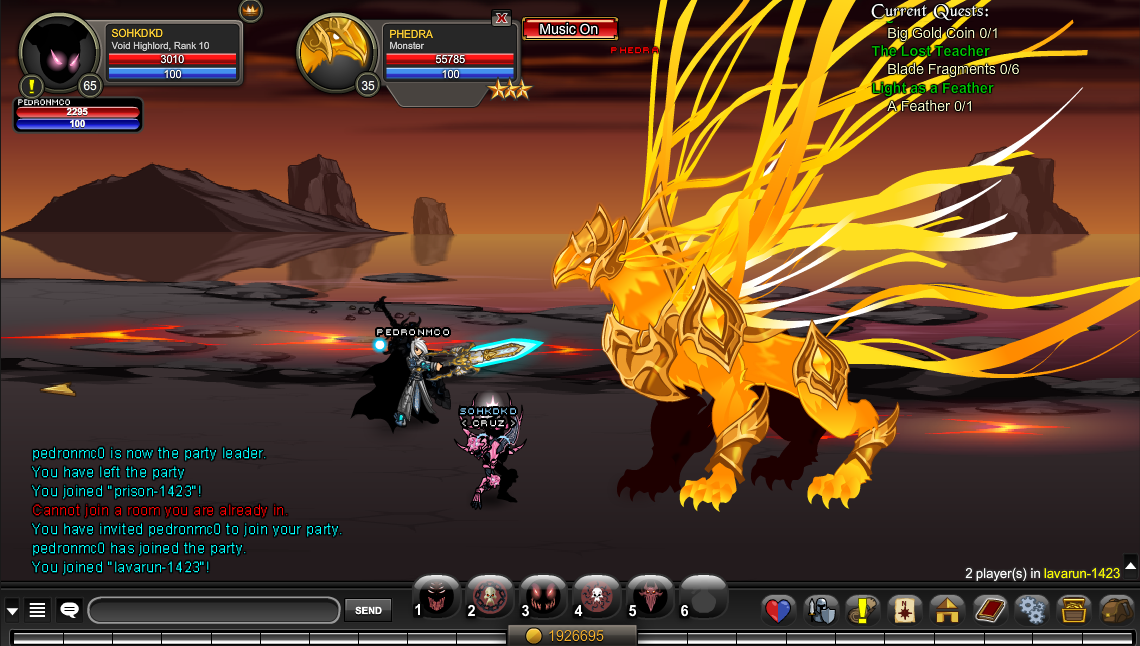
Task: Open the world map compass icon
Action: point(904,610)
